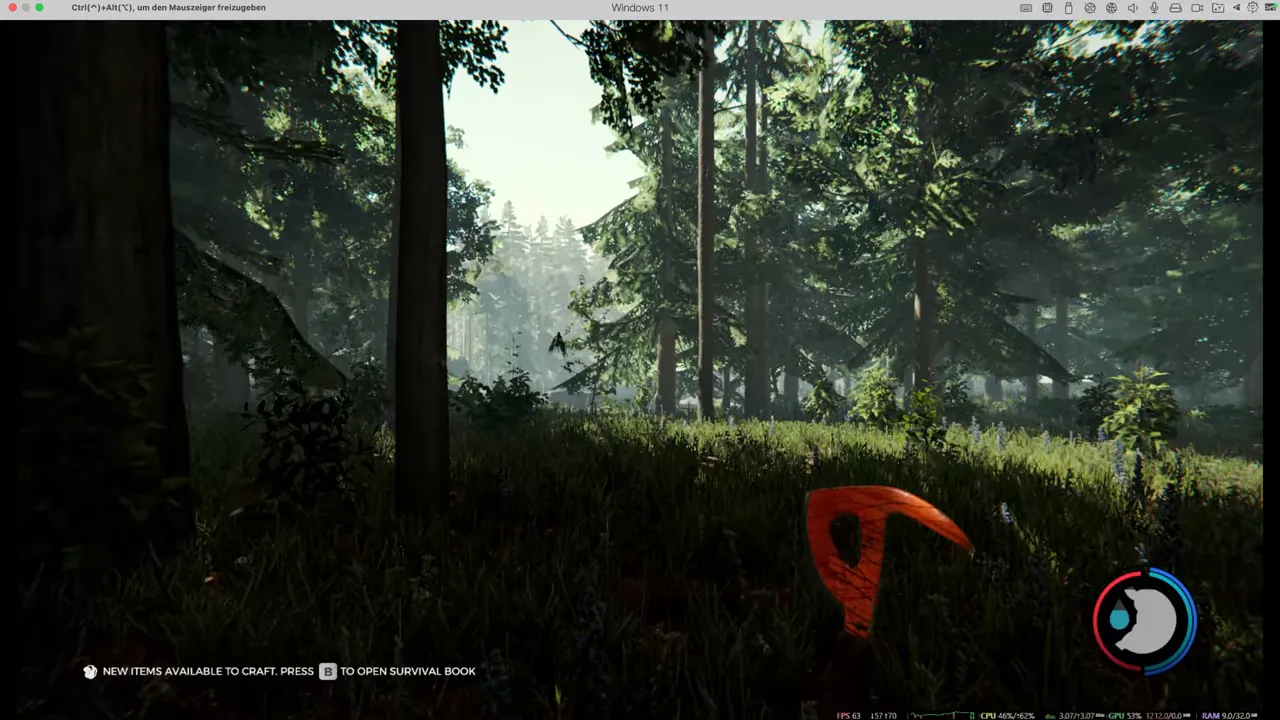
Task: Click the USB device icon in the menu bar
Action: point(1068,8)
